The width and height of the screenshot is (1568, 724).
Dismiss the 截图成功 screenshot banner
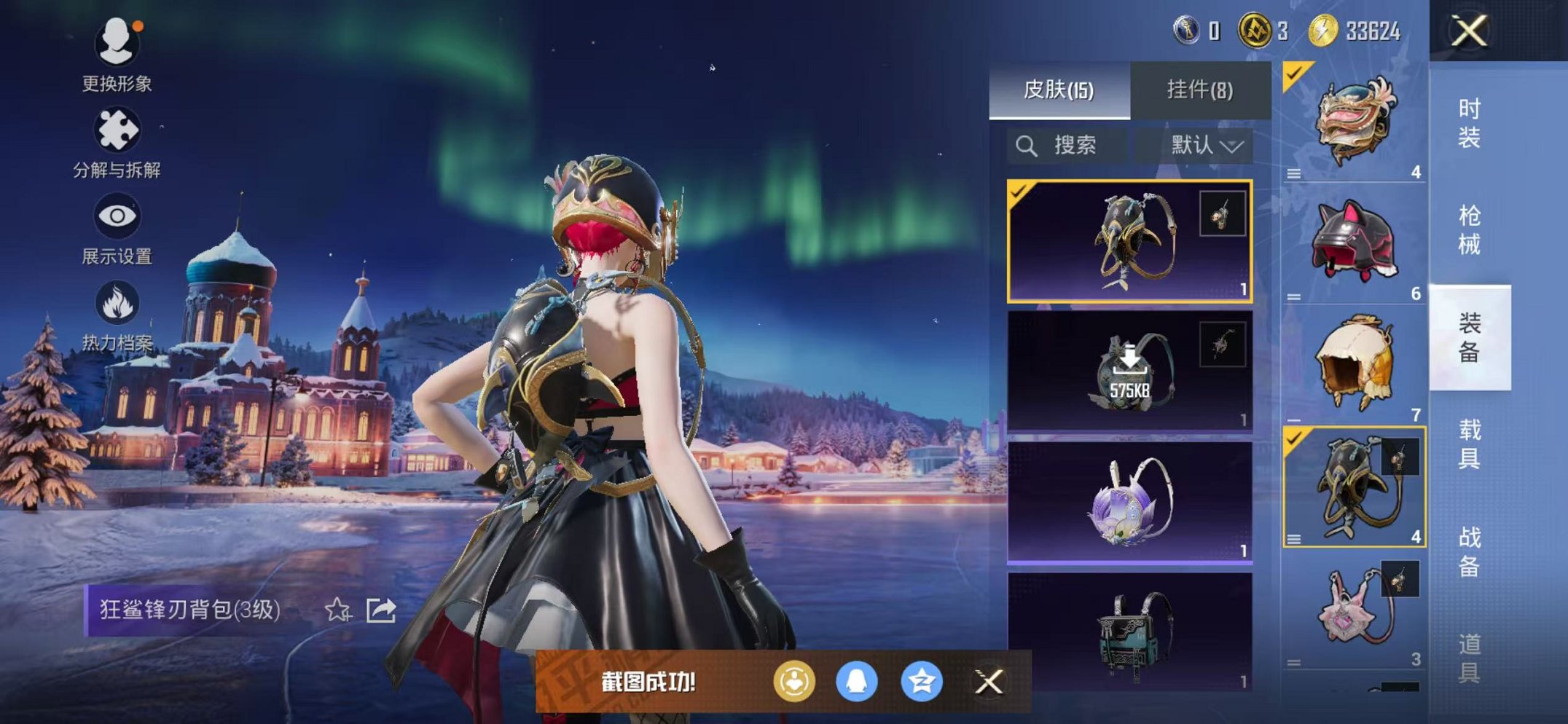[x=988, y=682]
